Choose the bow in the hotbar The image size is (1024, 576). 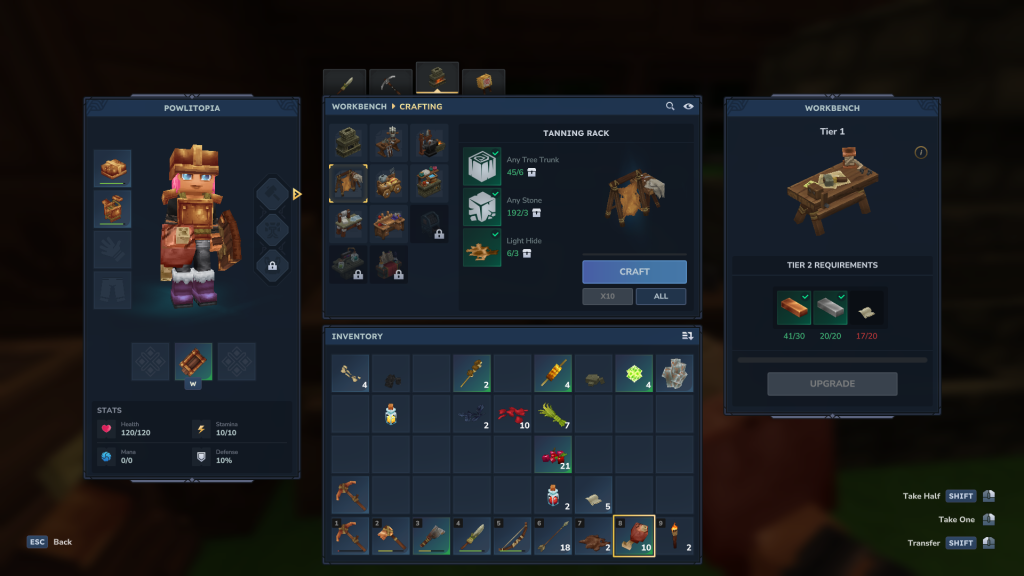[x=512, y=536]
